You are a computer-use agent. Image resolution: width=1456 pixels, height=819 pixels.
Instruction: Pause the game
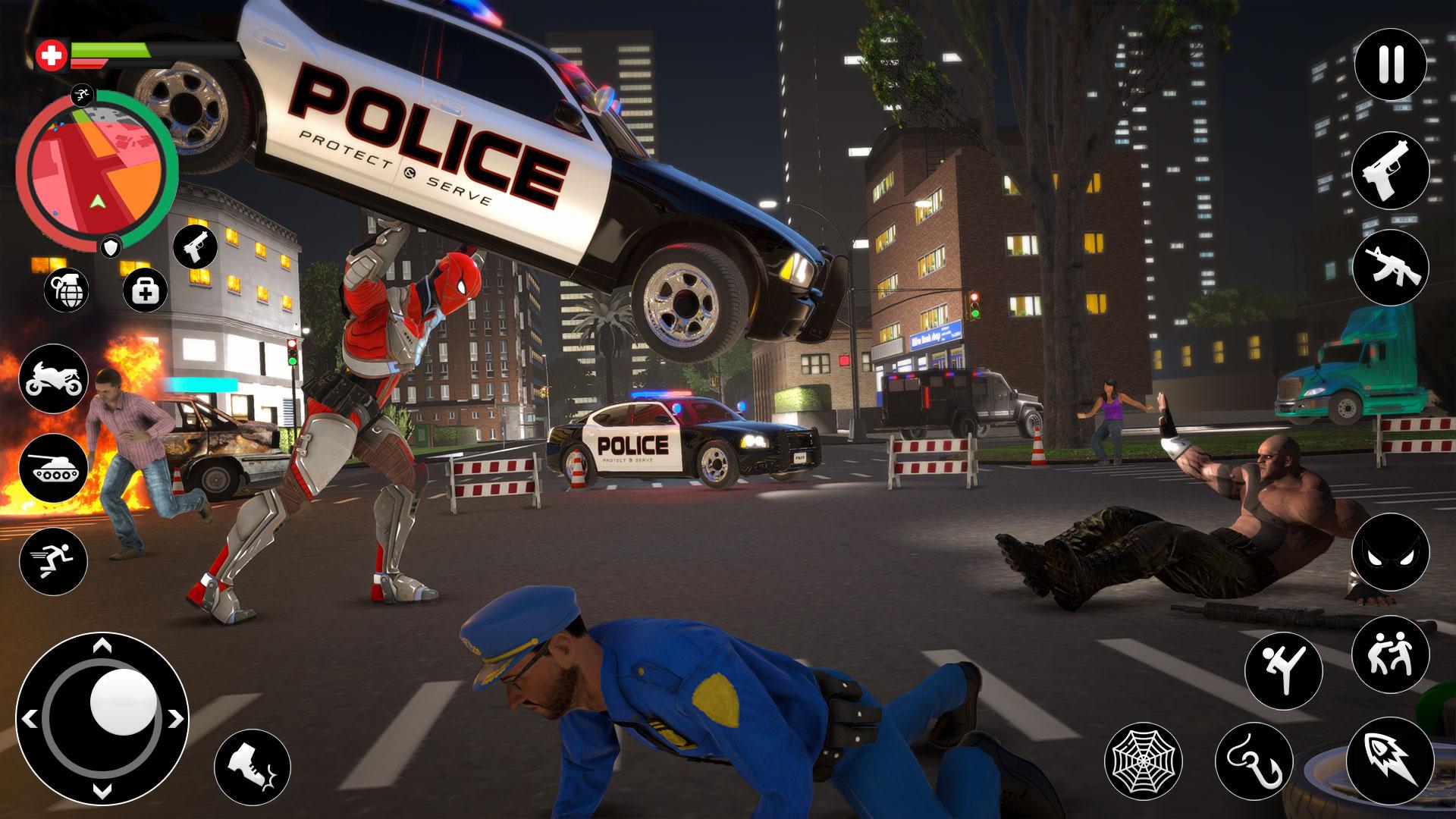click(1391, 64)
